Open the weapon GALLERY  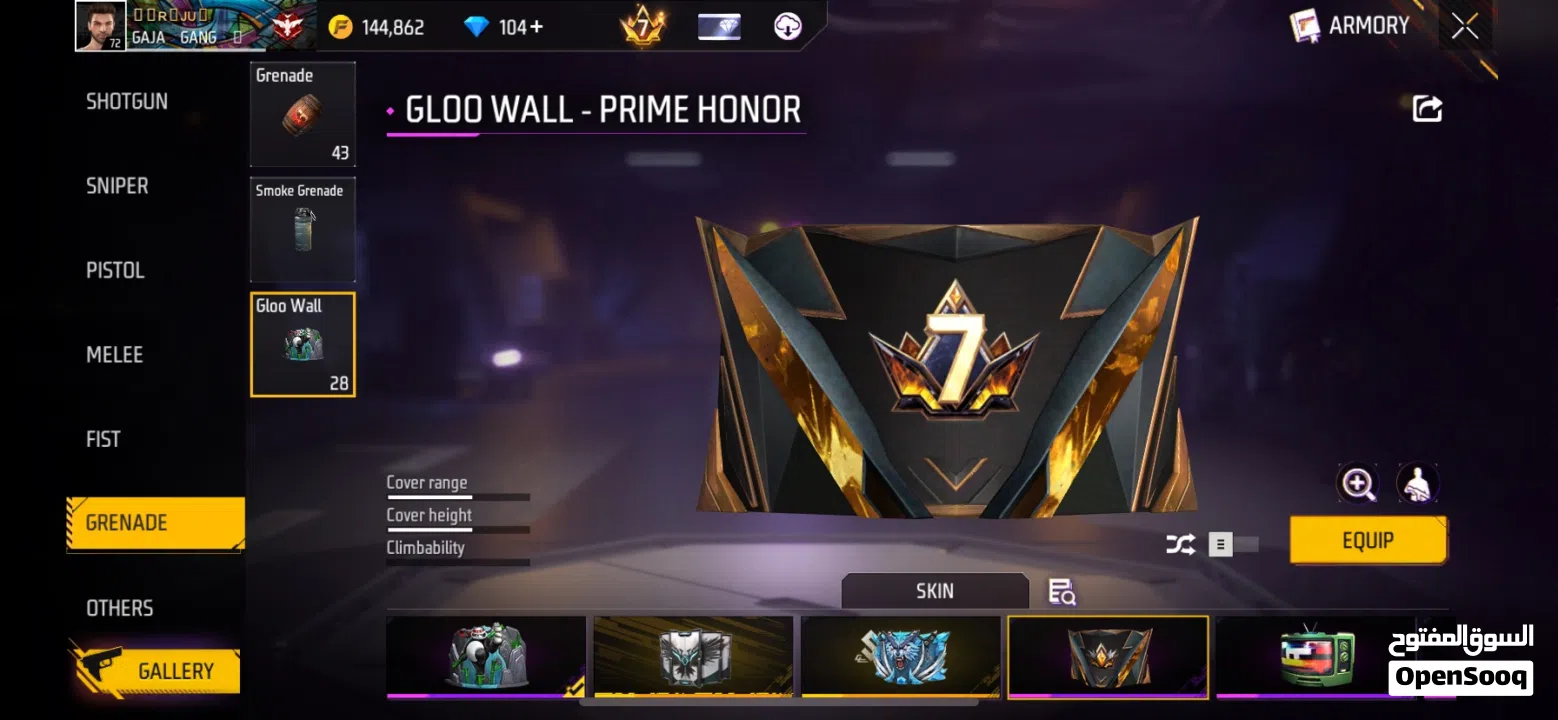[x=174, y=671]
